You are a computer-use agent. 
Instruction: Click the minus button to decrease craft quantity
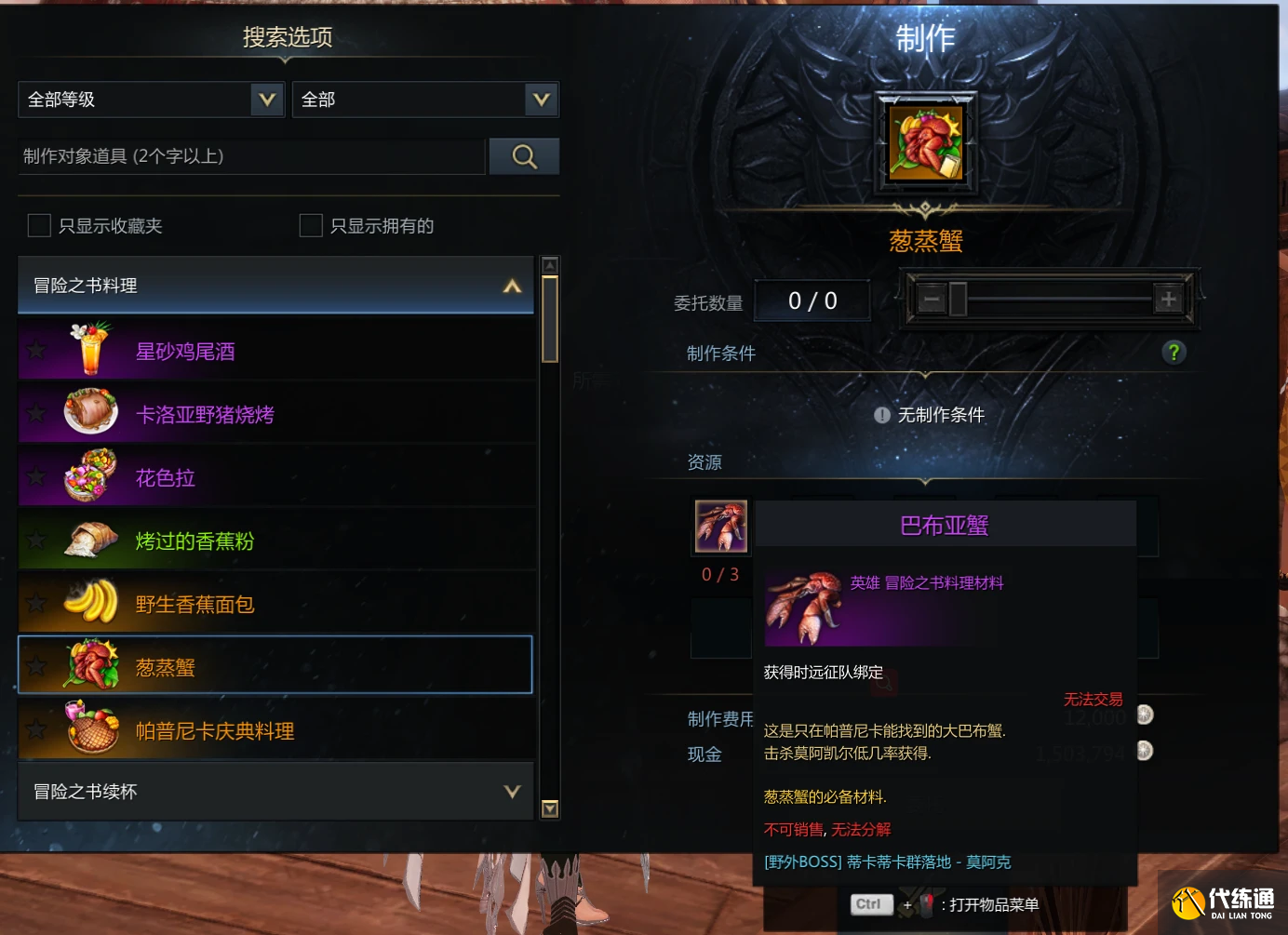[x=932, y=298]
